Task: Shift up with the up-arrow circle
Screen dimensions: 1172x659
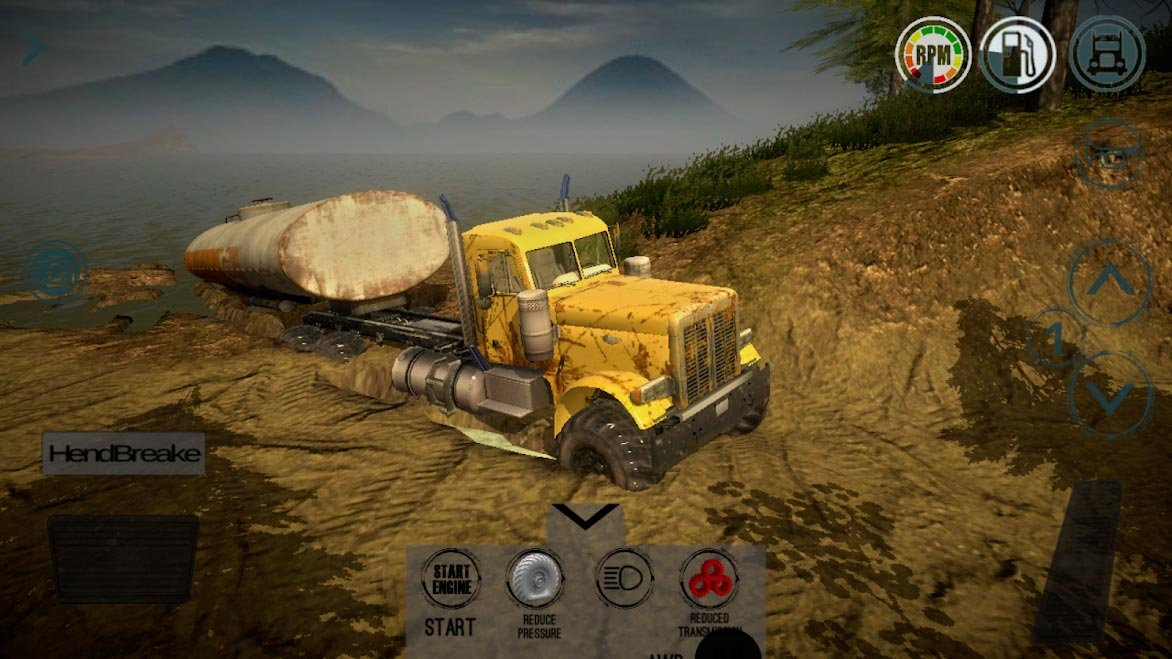Action: [x=1110, y=283]
